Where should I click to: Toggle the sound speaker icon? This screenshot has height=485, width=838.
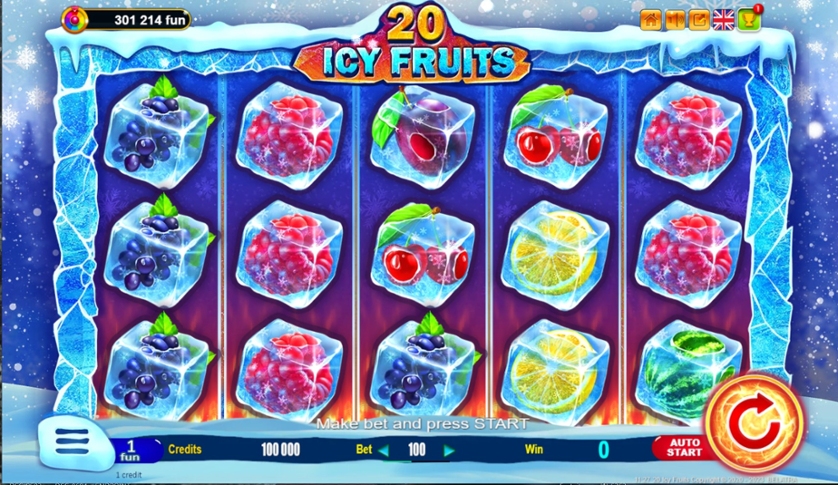point(674,19)
